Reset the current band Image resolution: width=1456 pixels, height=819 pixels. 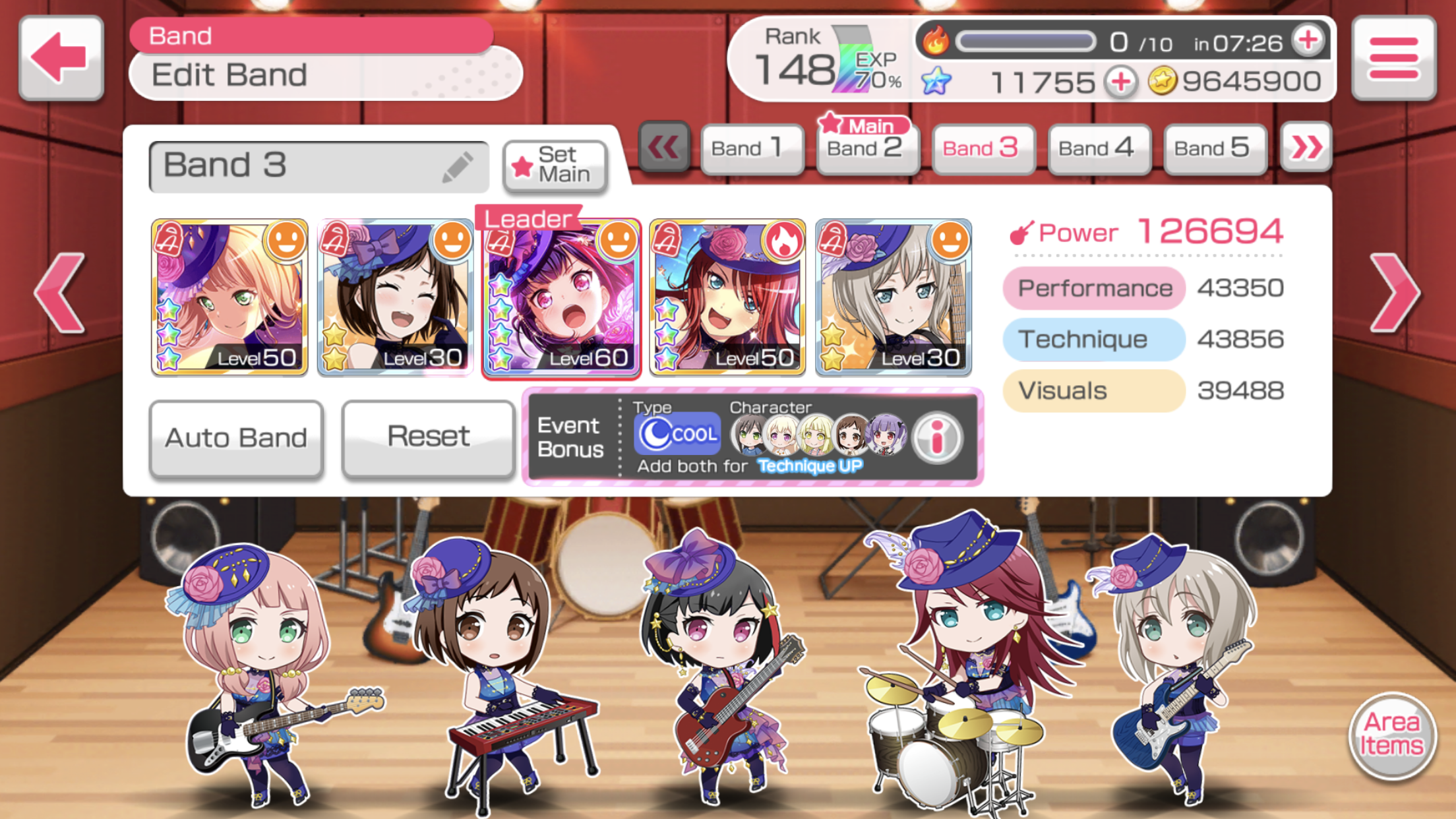tap(428, 437)
